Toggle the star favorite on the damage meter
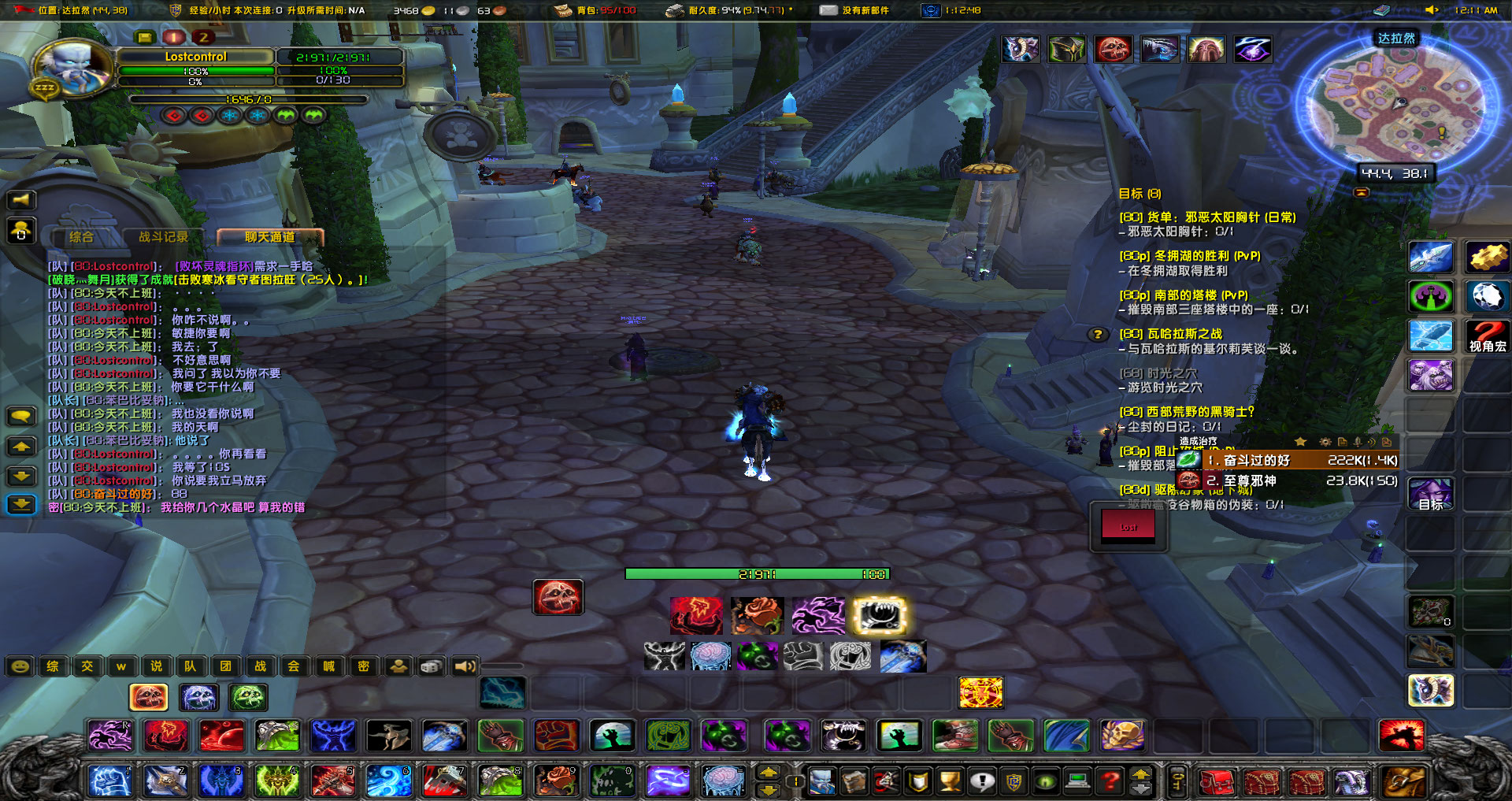Image resolution: width=1512 pixels, height=801 pixels. [1300, 441]
